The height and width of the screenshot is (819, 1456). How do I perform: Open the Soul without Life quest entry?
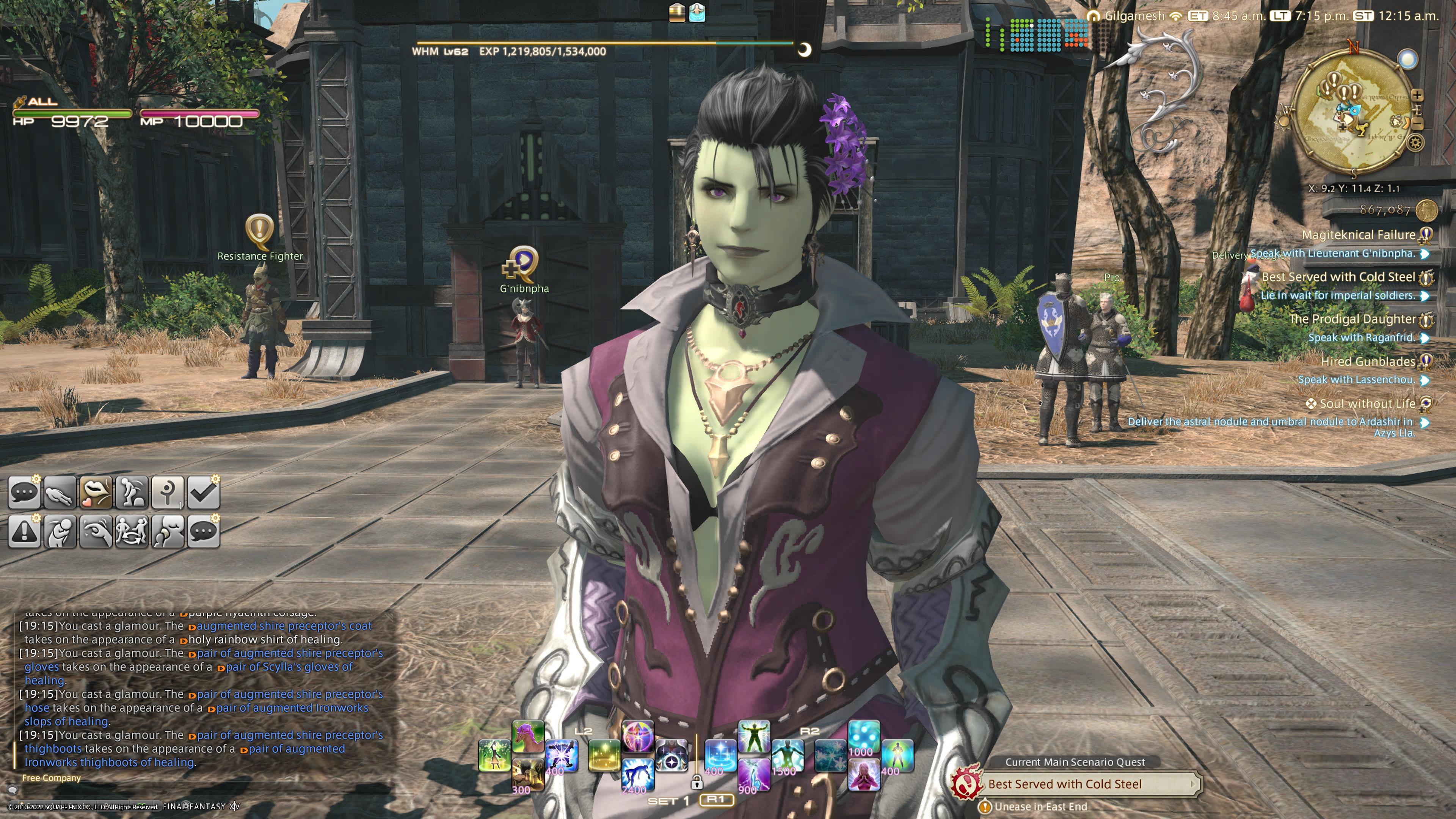1367,403
